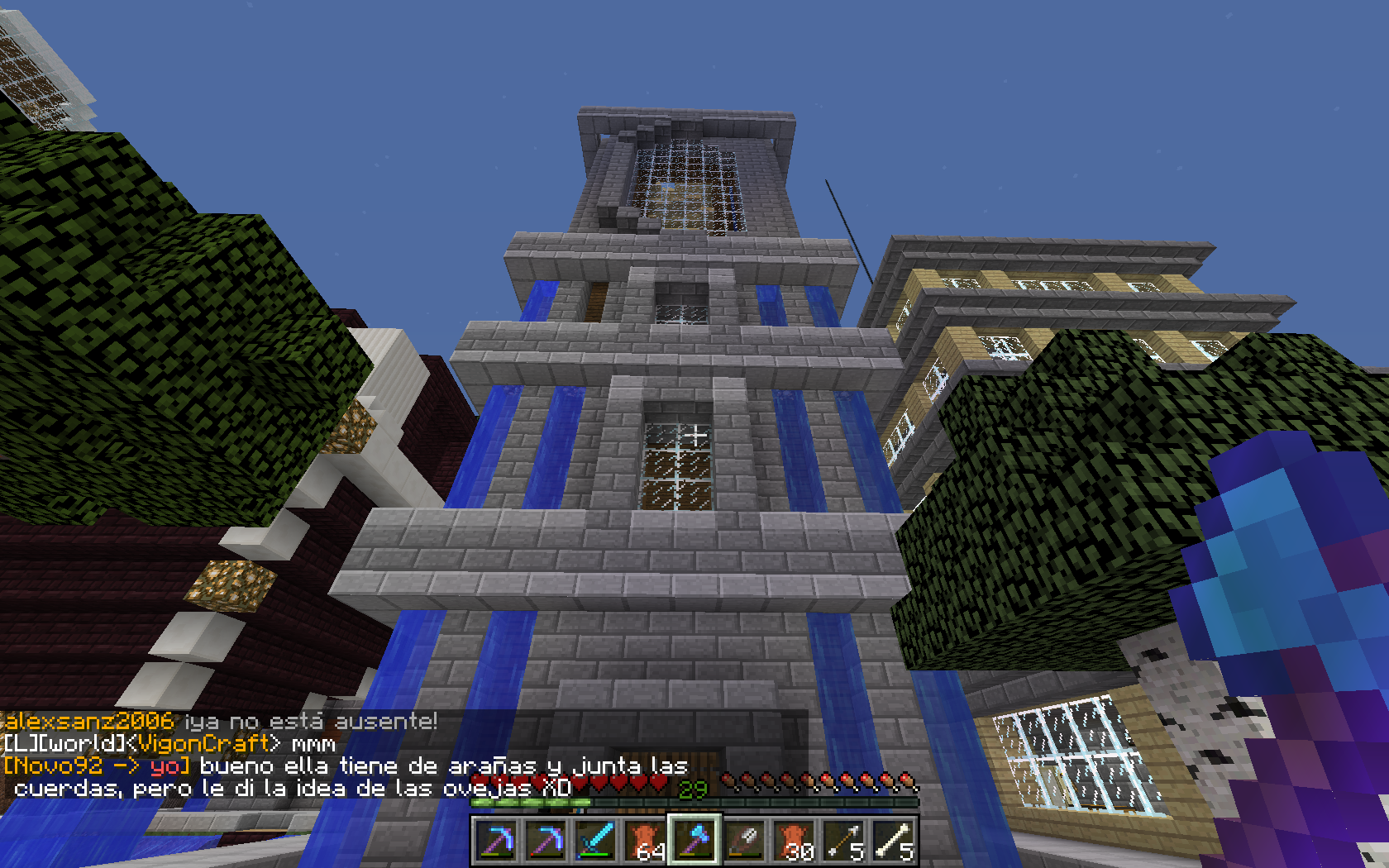Choose the highlighted diamond axe slot
The image size is (1389, 868).
tap(694, 841)
